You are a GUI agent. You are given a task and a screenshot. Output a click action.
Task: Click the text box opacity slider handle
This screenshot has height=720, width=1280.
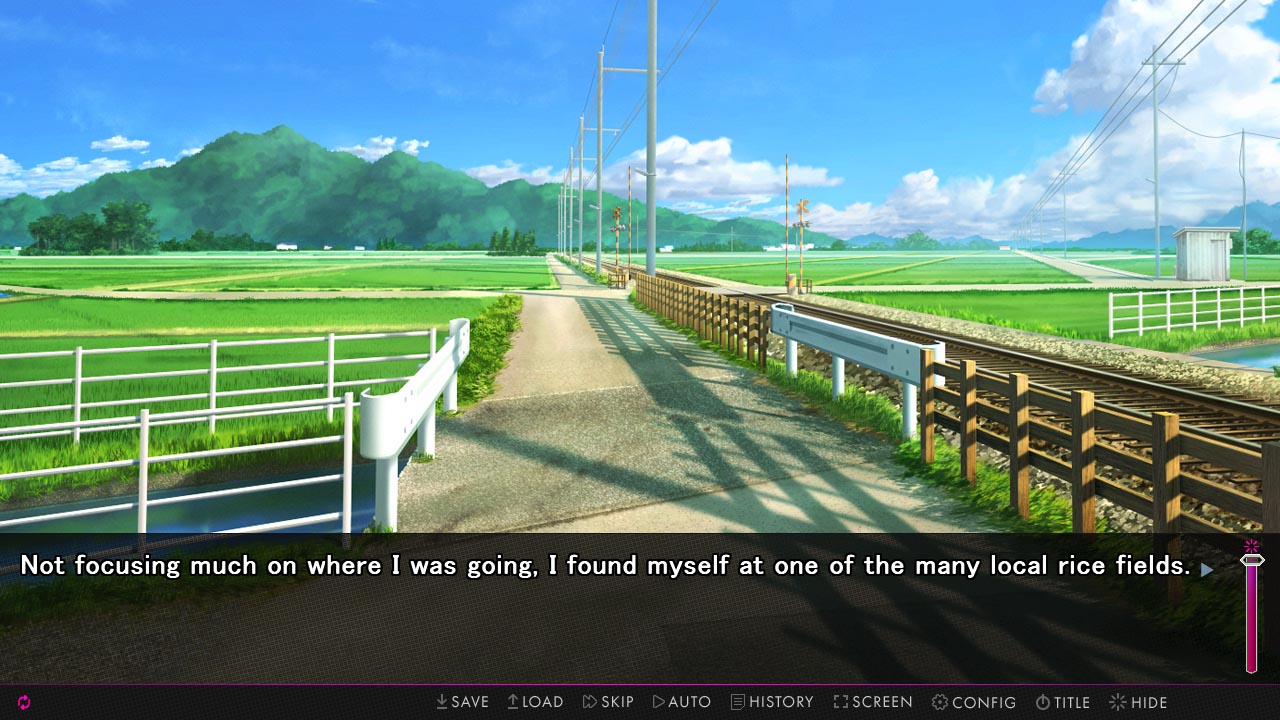(1251, 560)
